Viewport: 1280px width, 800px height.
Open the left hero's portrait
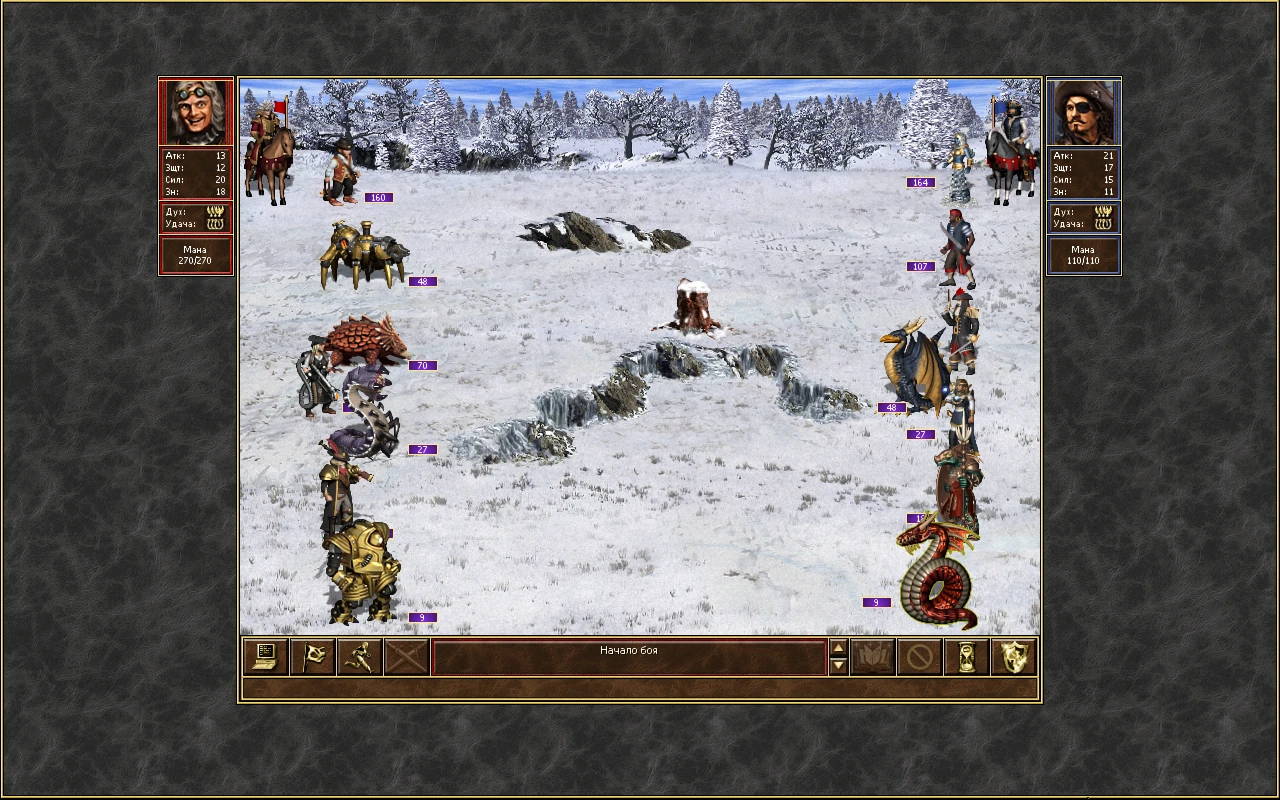pyautogui.click(x=195, y=111)
